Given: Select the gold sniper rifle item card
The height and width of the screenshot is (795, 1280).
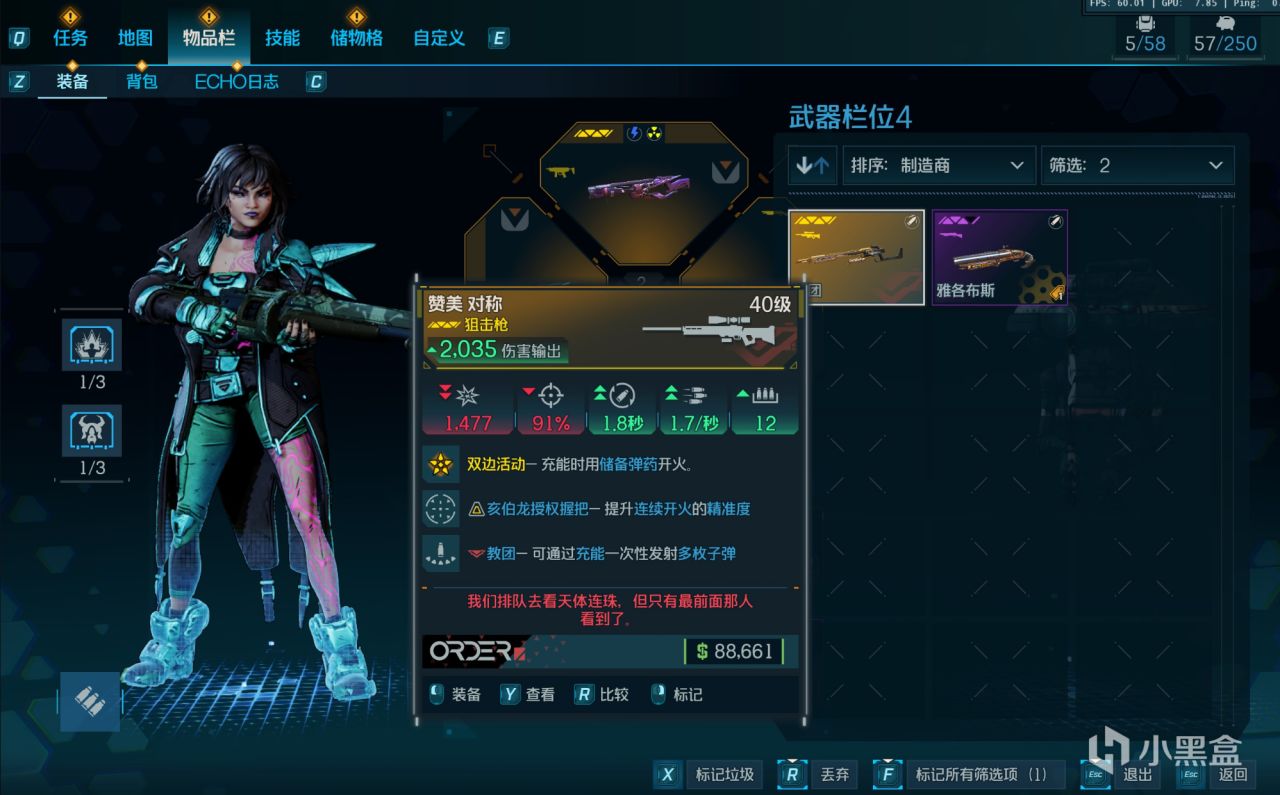Looking at the screenshot, I should [x=856, y=256].
